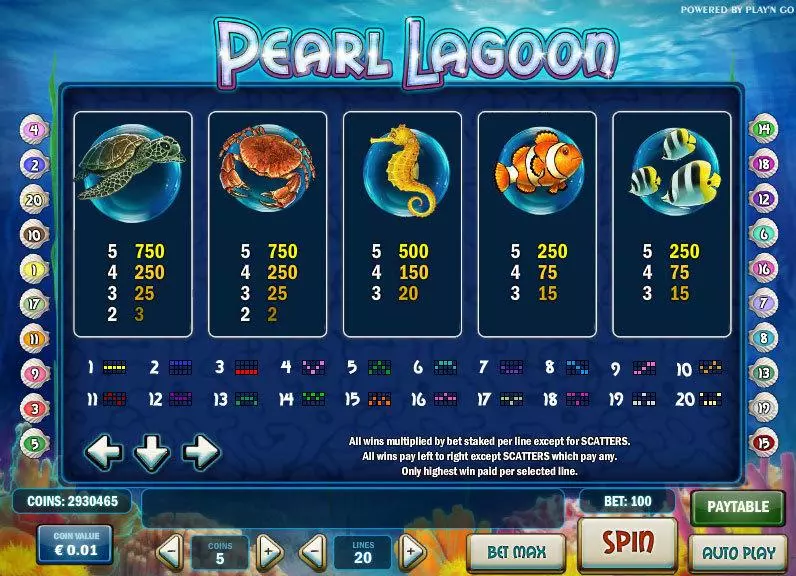The width and height of the screenshot is (796, 576).
Task: Select payline pearl number 13
Action: pyautogui.click(x=764, y=373)
